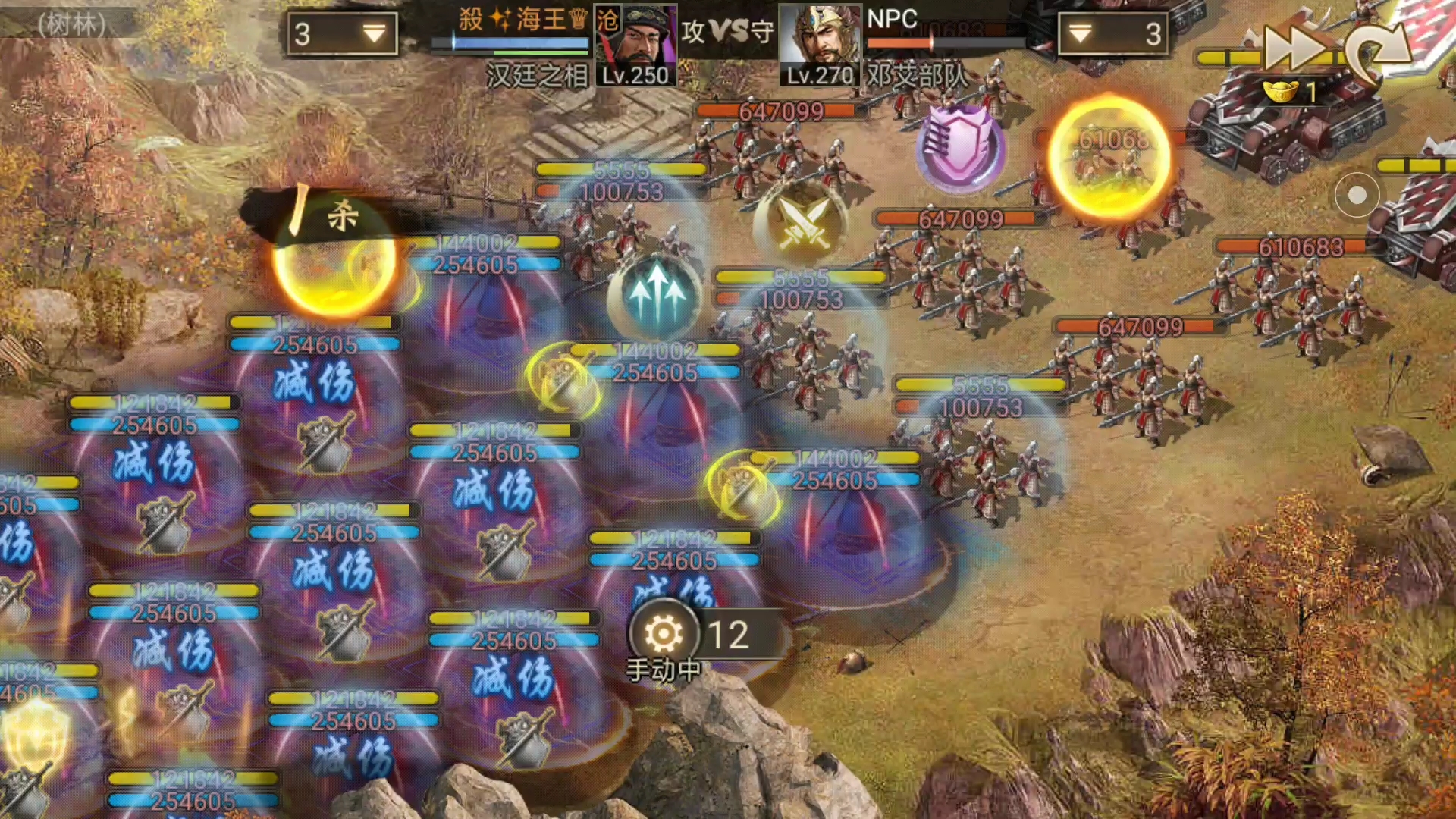The image size is (1456, 819).
Task: Activate the golden crossed swords skill
Action: tap(802, 221)
